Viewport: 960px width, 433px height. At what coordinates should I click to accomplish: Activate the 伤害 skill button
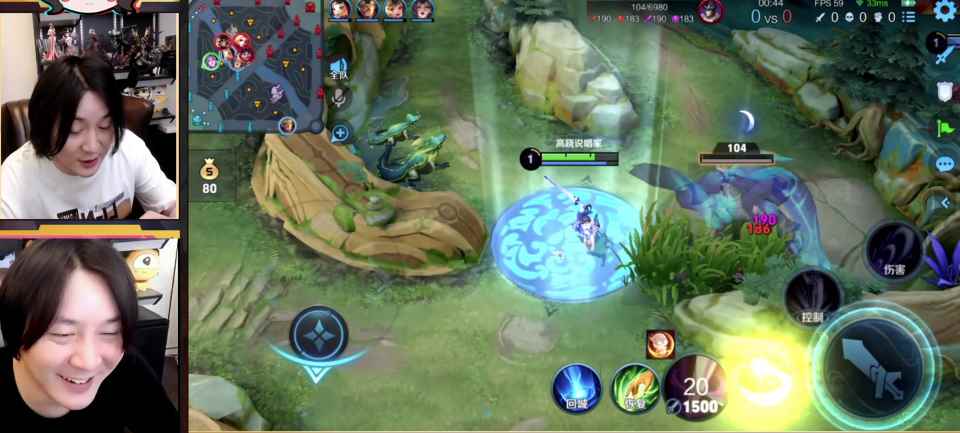click(x=893, y=250)
